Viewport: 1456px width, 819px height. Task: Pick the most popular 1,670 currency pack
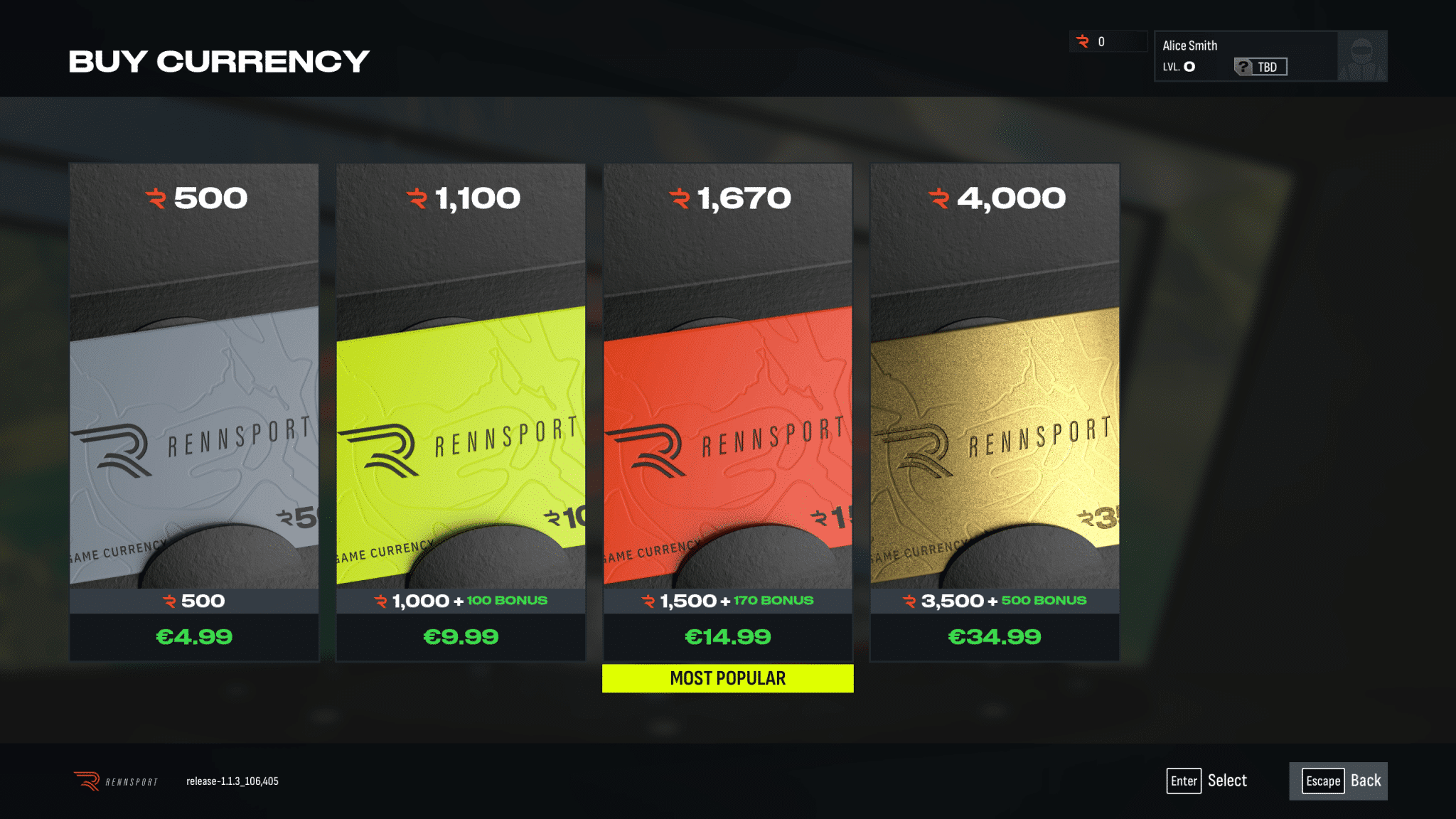[727, 412]
